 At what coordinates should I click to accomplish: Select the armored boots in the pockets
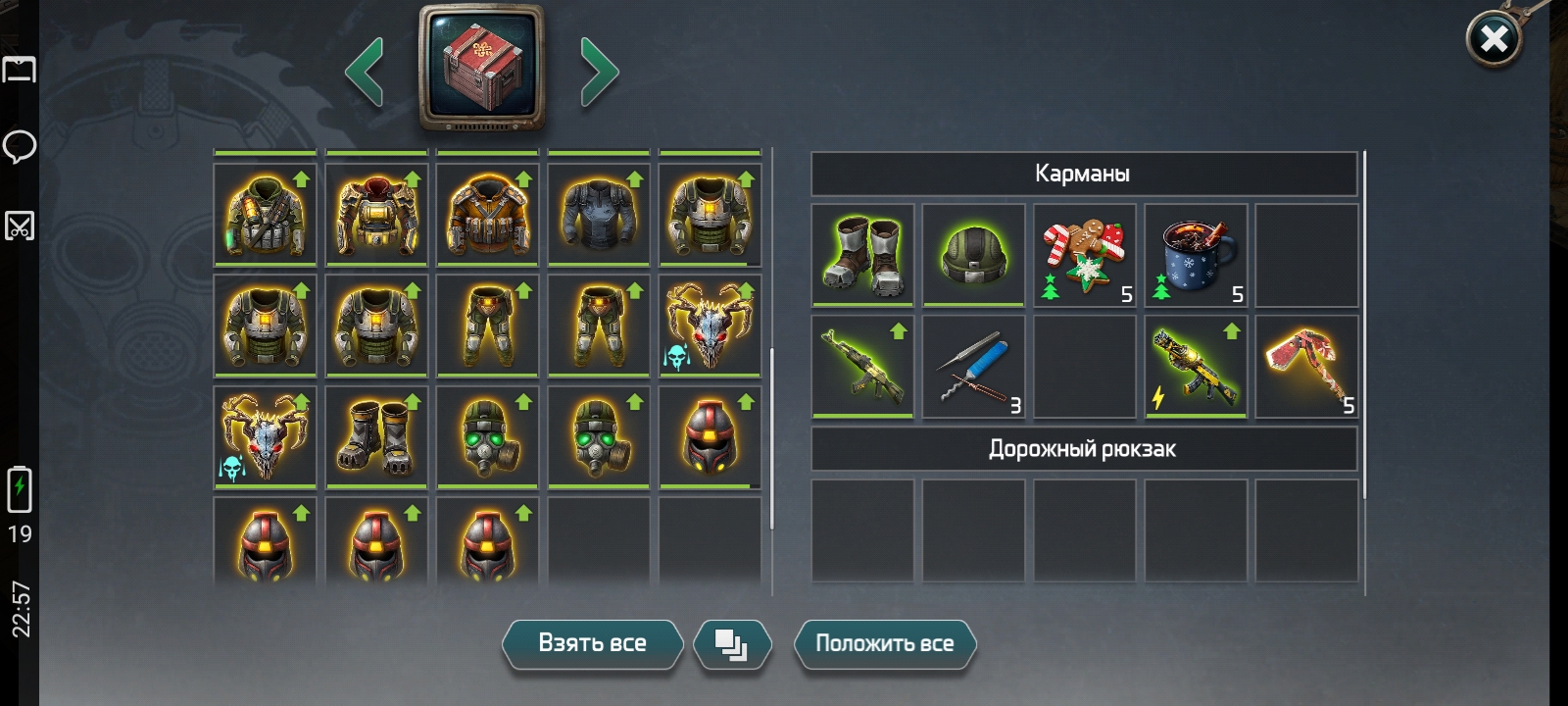tap(863, 255)
